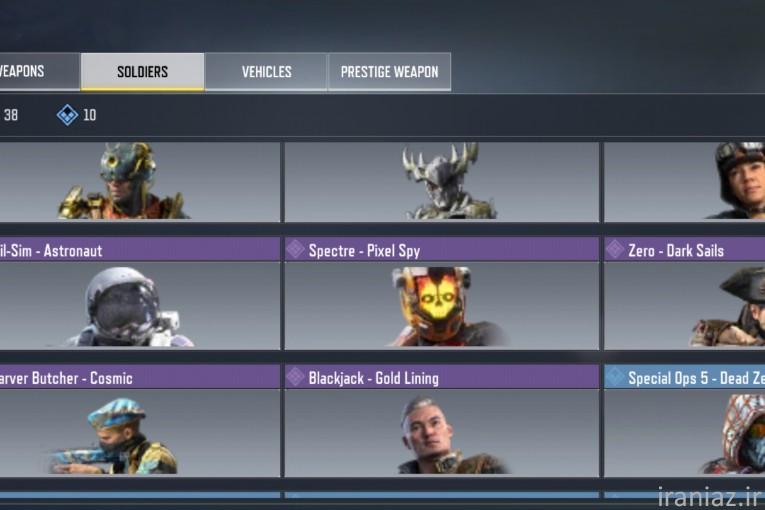Switch to the Prestige Weapon tab

click(389, 72)
